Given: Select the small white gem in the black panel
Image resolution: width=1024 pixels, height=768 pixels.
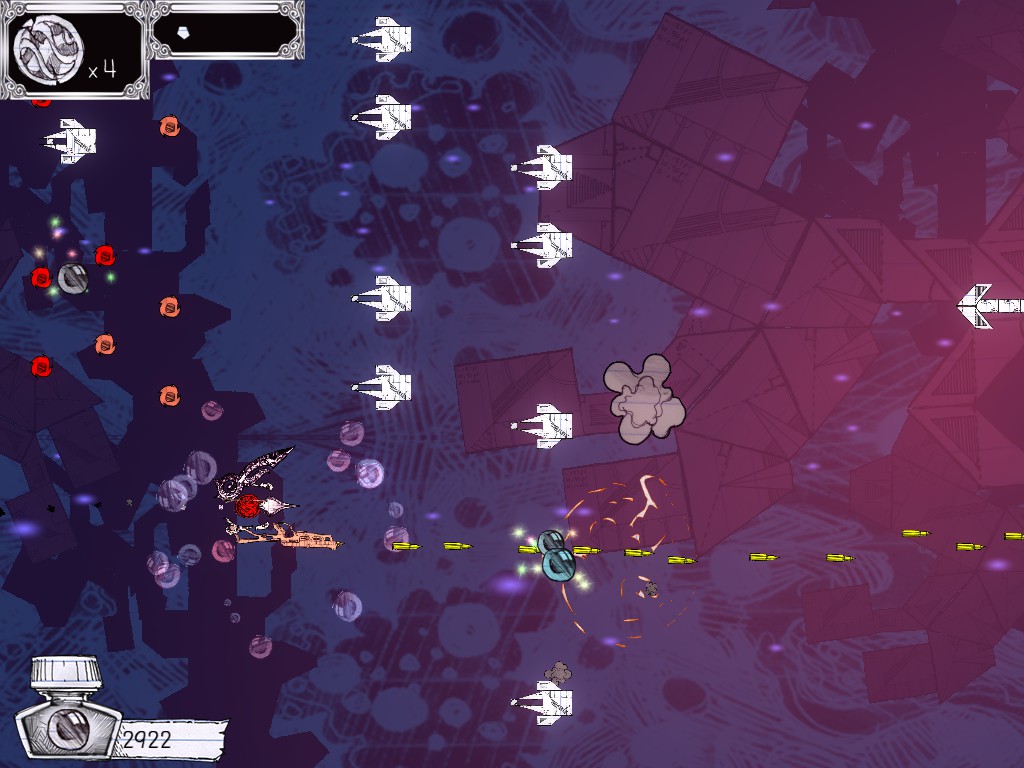Looking at the screenshot, I should point(182,33).
